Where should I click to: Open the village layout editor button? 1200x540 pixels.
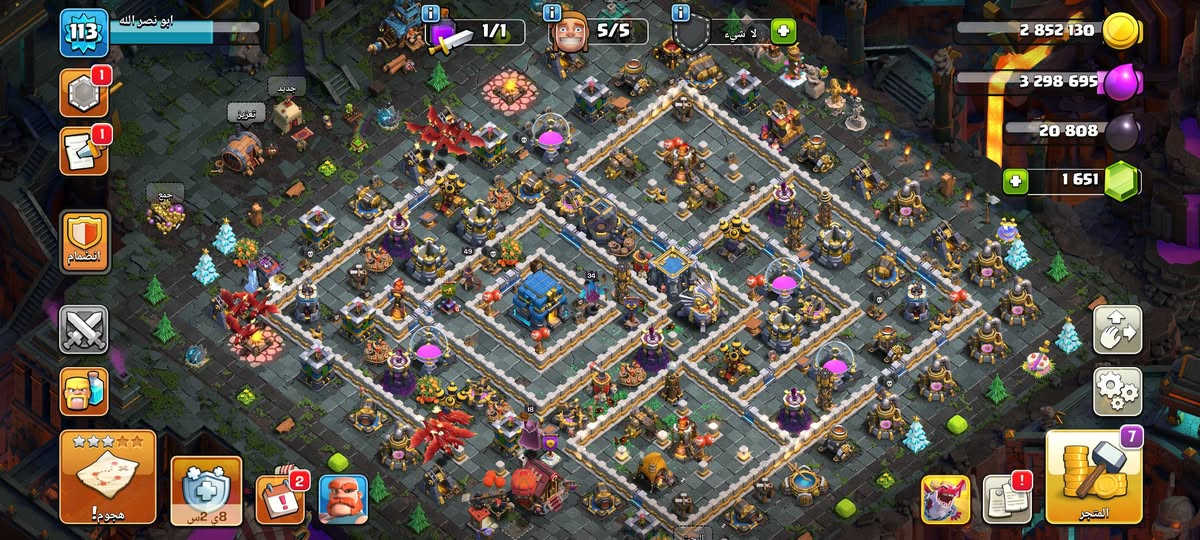click(x=1117, y=331)
